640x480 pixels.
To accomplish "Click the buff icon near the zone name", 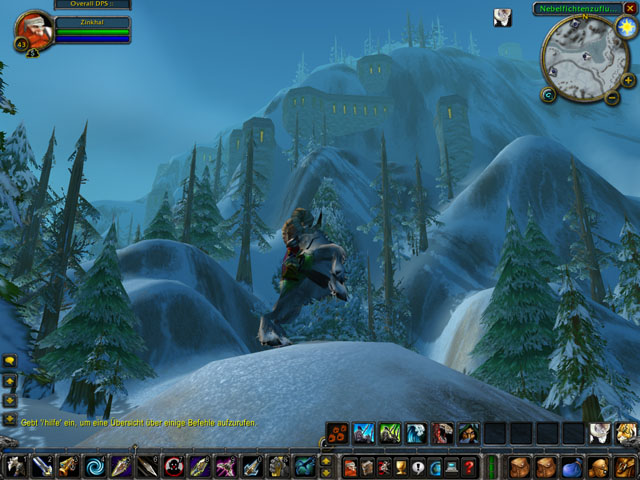I will tap(502, 17).
